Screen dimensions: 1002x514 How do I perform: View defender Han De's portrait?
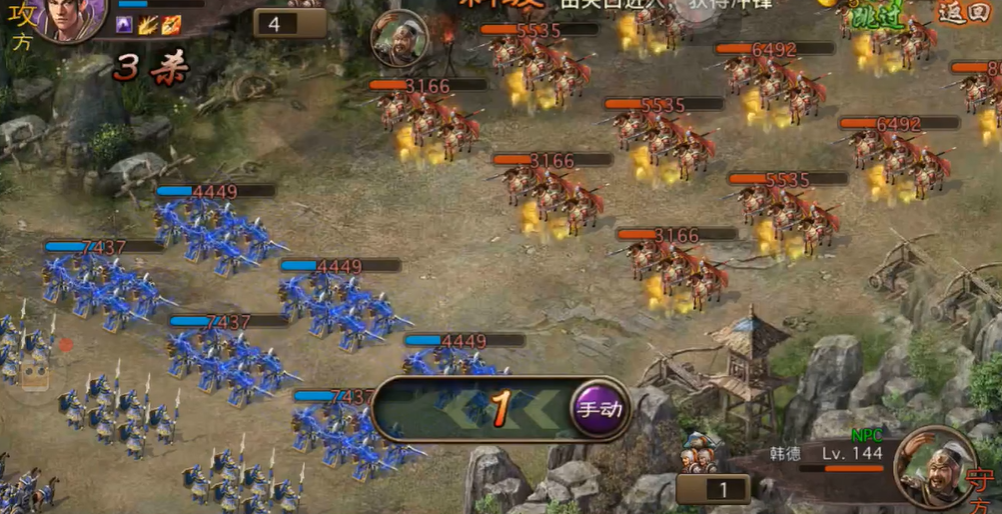click(935, 463)
